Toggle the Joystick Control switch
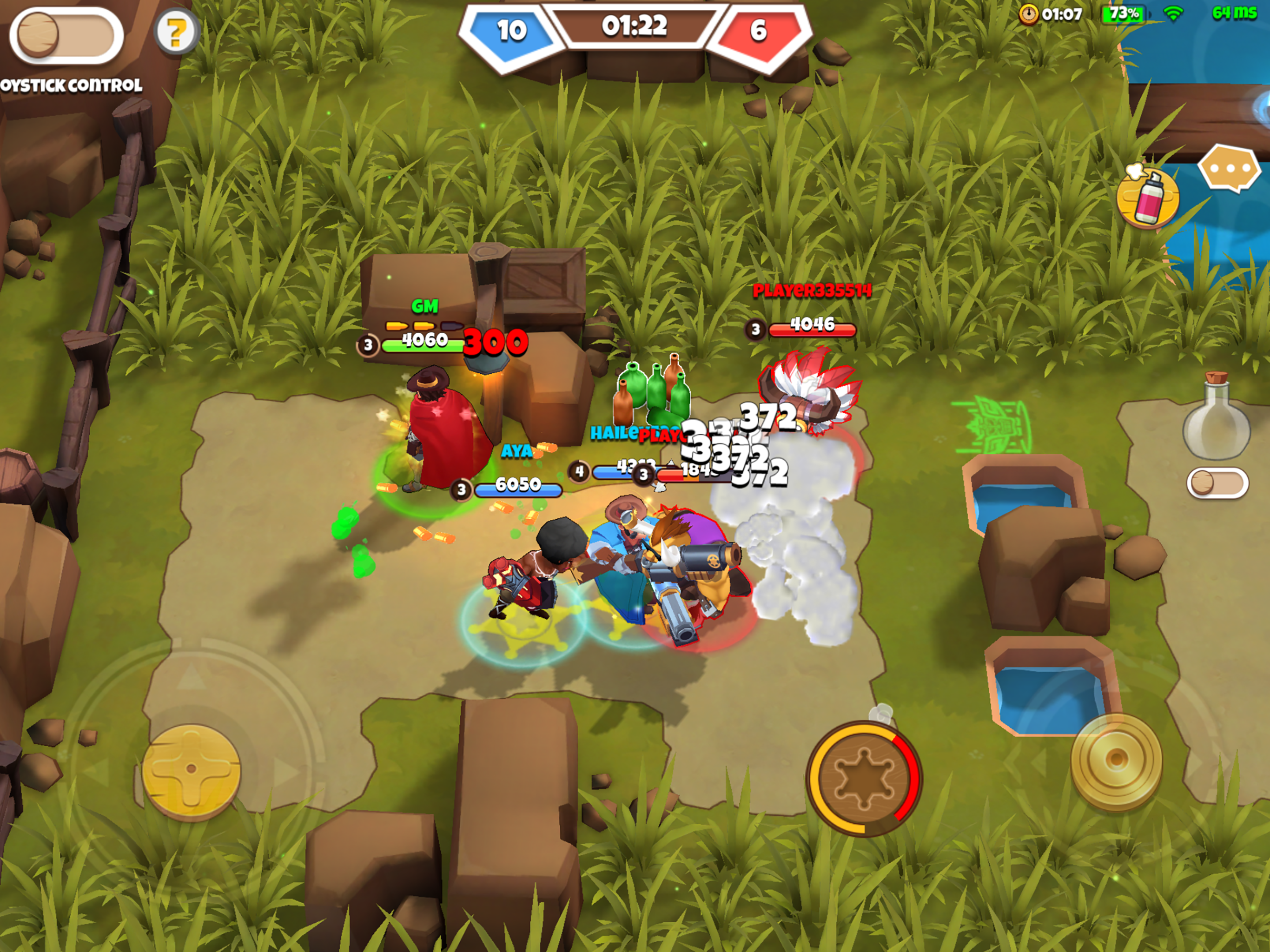This screenshot has width=1270, height=952. [66, 36]
